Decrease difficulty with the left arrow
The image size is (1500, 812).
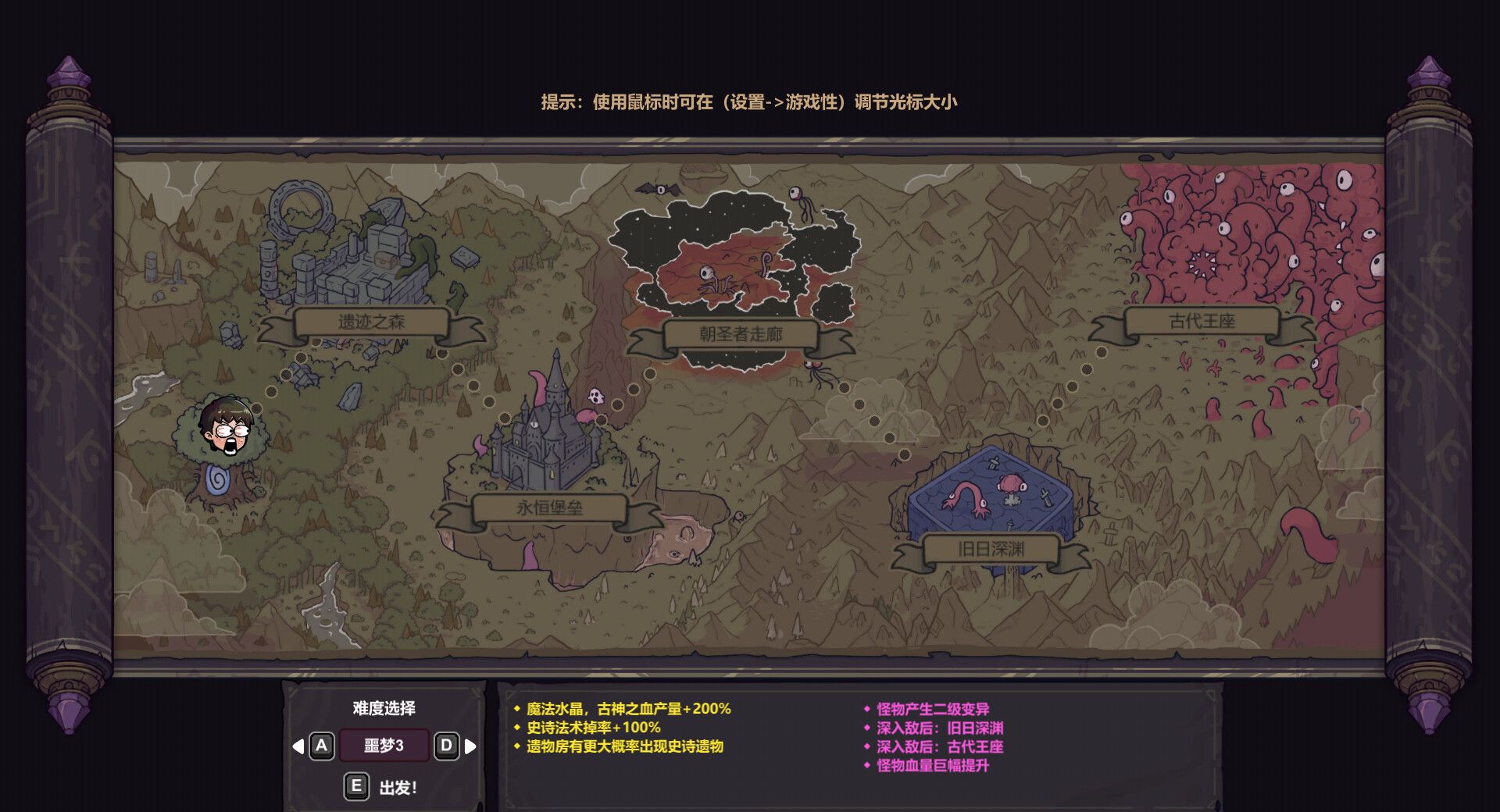click(x=298, y=746)
